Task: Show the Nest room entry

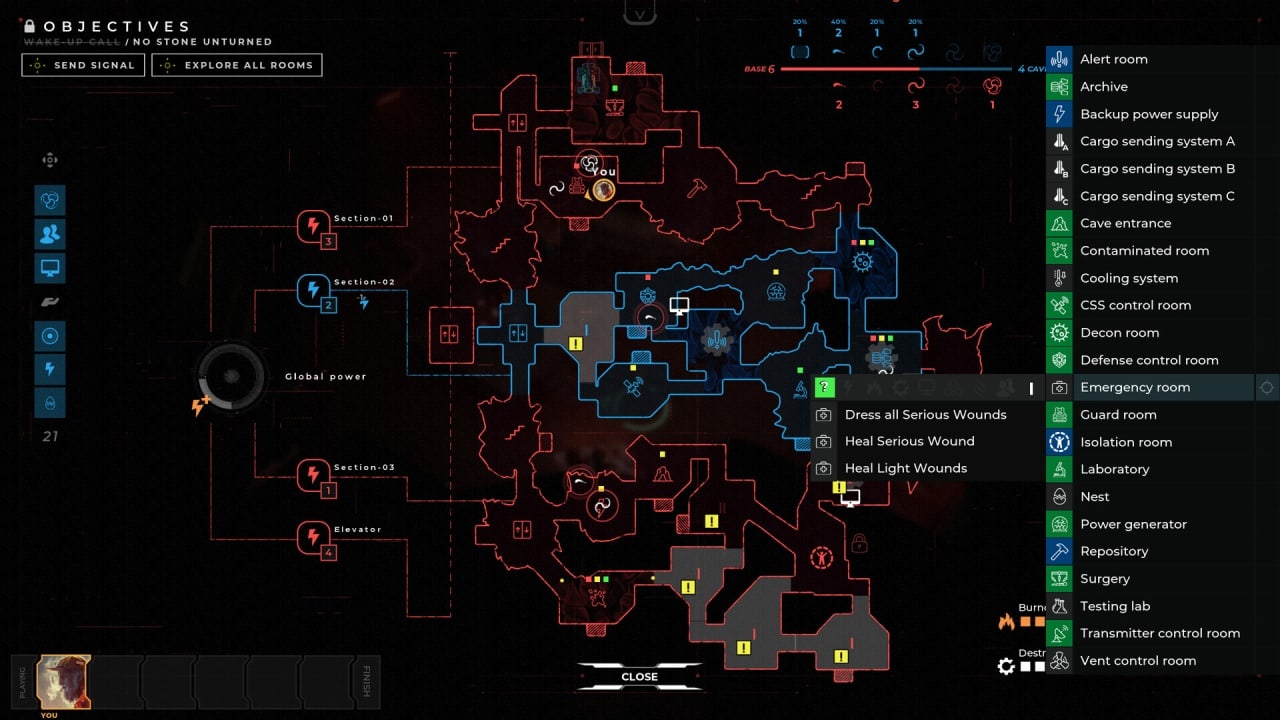Action: coord(1094,496)
